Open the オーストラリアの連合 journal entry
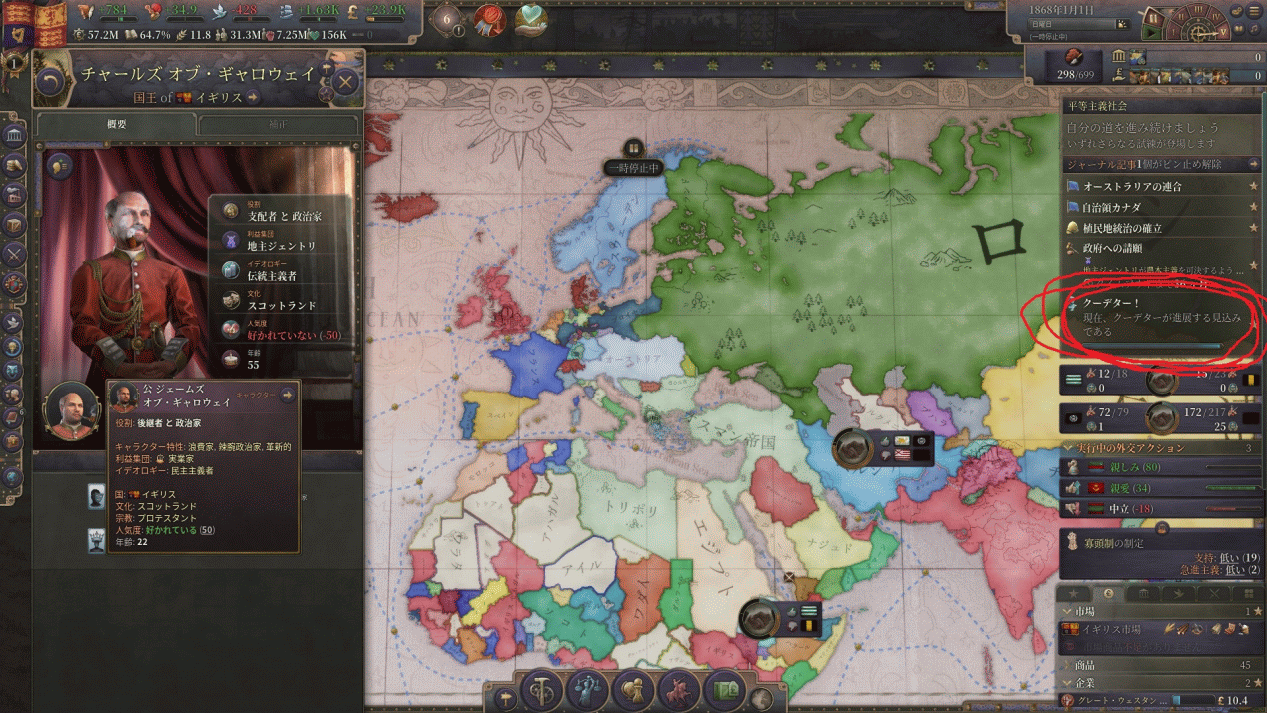Screen dimensions: 1267x713 [x=1132, y=186]
